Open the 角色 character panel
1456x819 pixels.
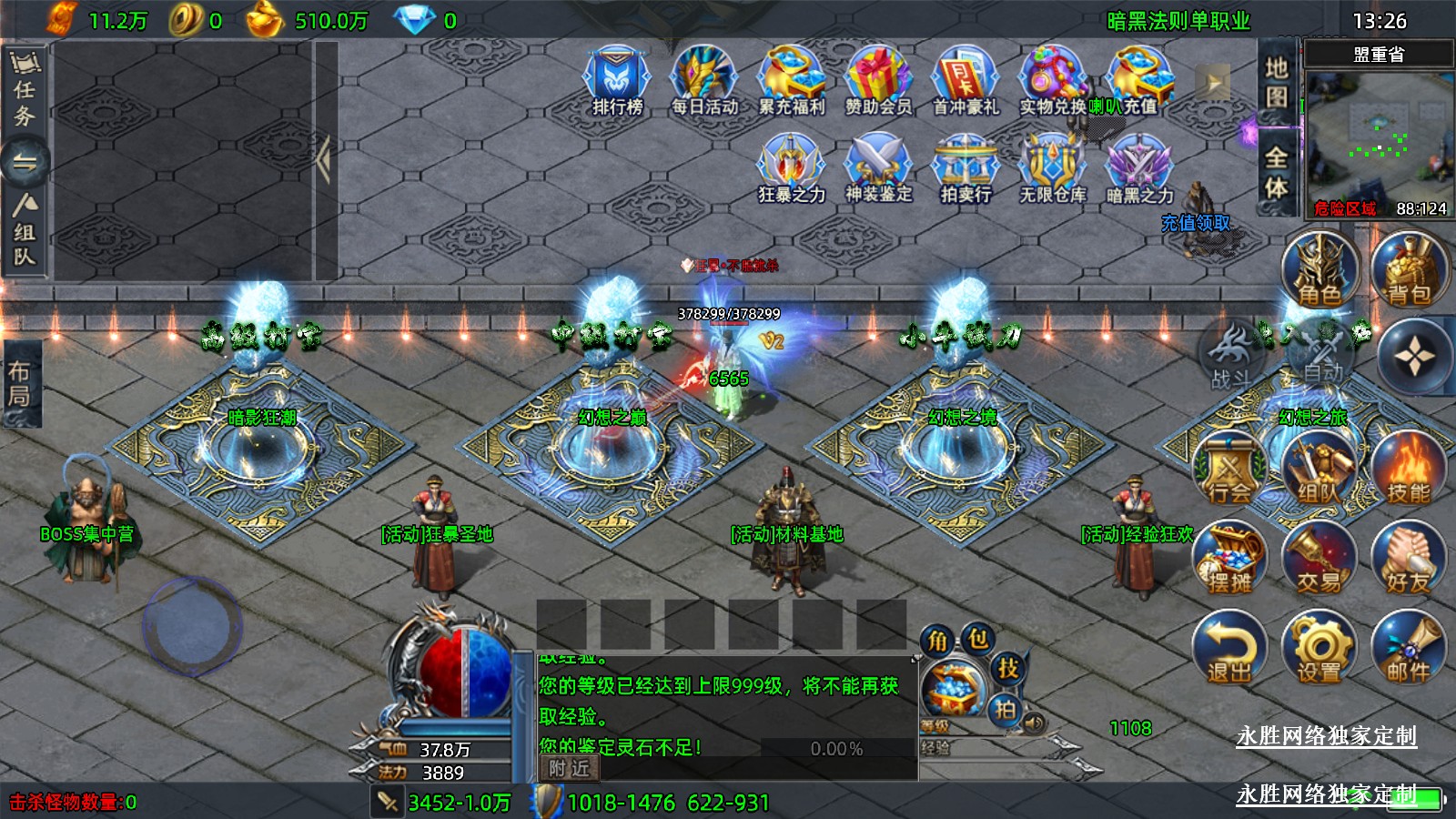tap(1320, 269)
